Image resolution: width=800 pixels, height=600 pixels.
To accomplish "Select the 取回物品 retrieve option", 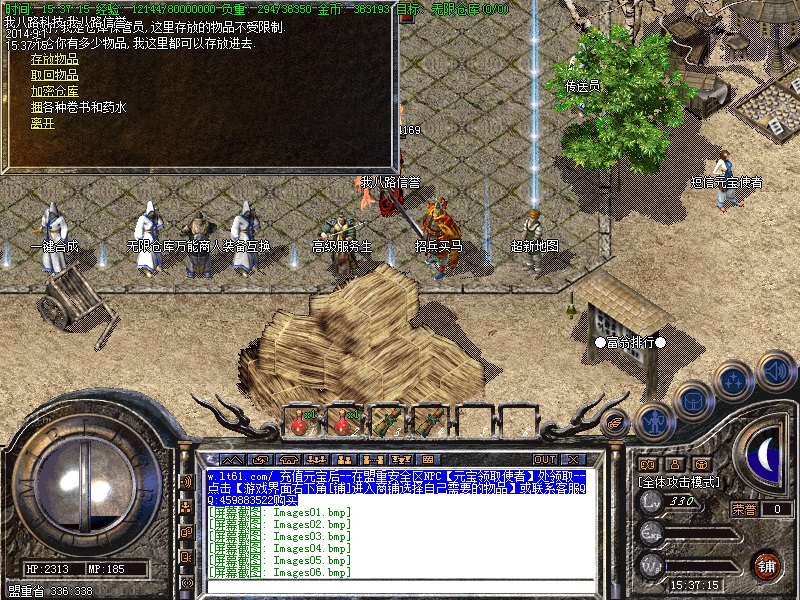I will coord(54,75).
